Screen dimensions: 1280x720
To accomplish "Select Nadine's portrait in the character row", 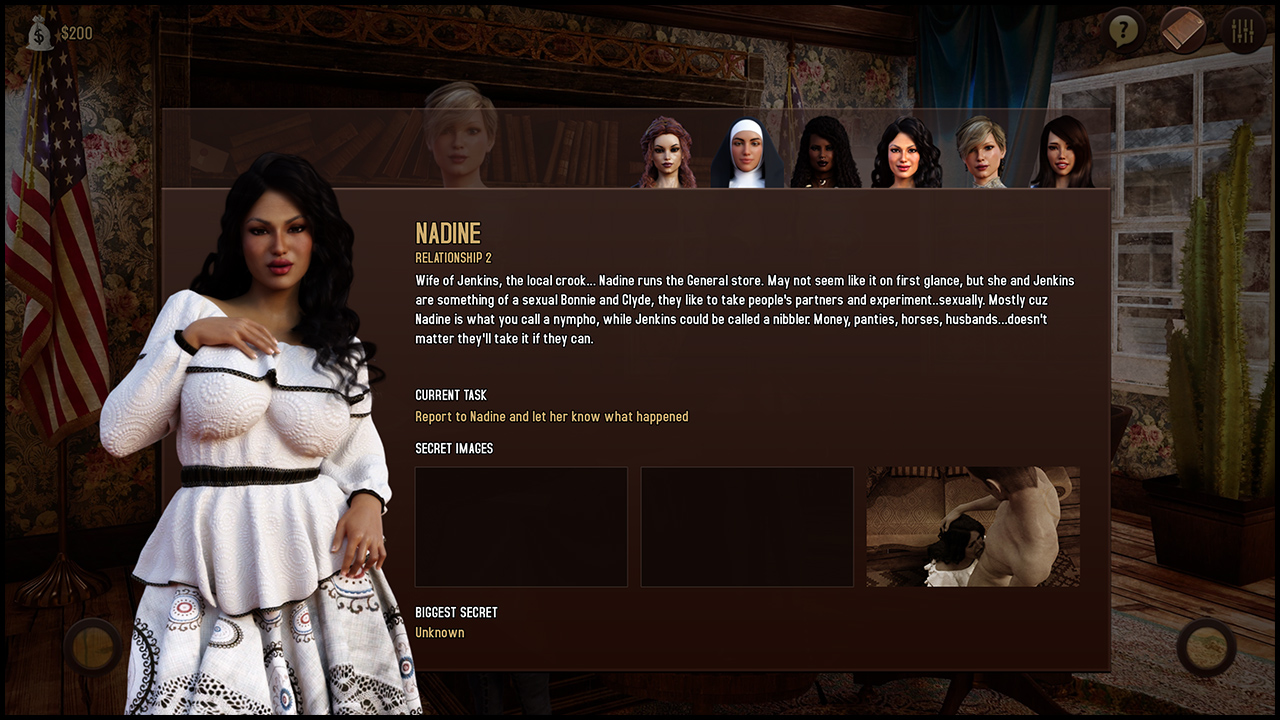I will pos(906,153).
